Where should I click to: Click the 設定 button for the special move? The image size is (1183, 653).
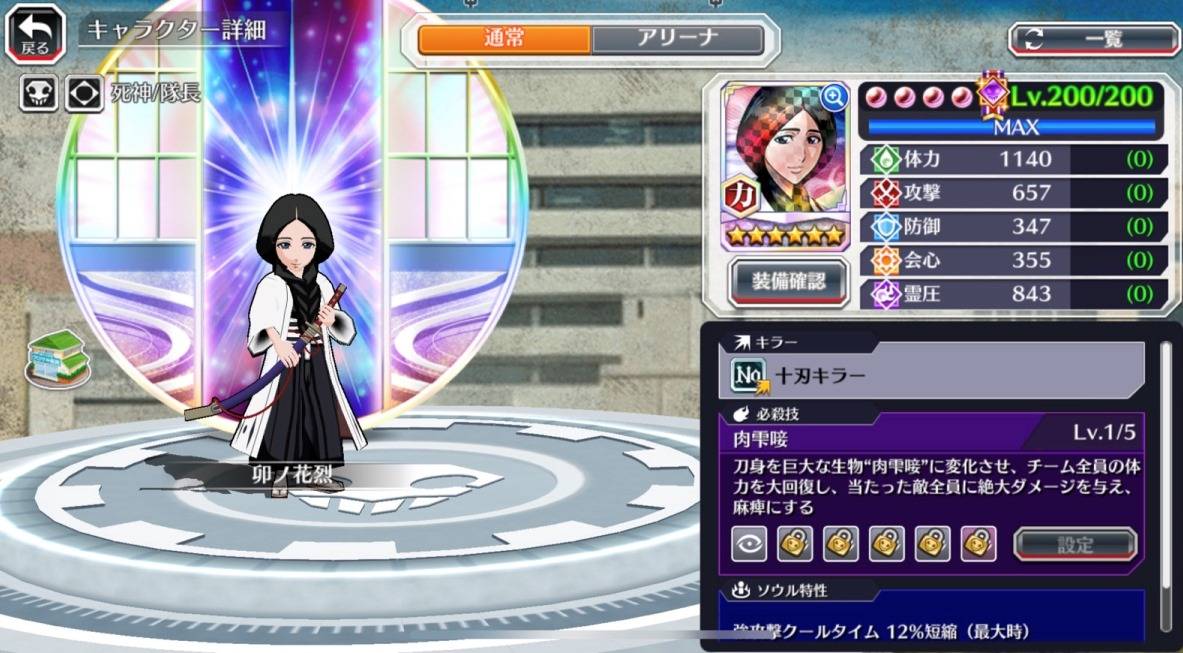click(x=1075, y=545)
